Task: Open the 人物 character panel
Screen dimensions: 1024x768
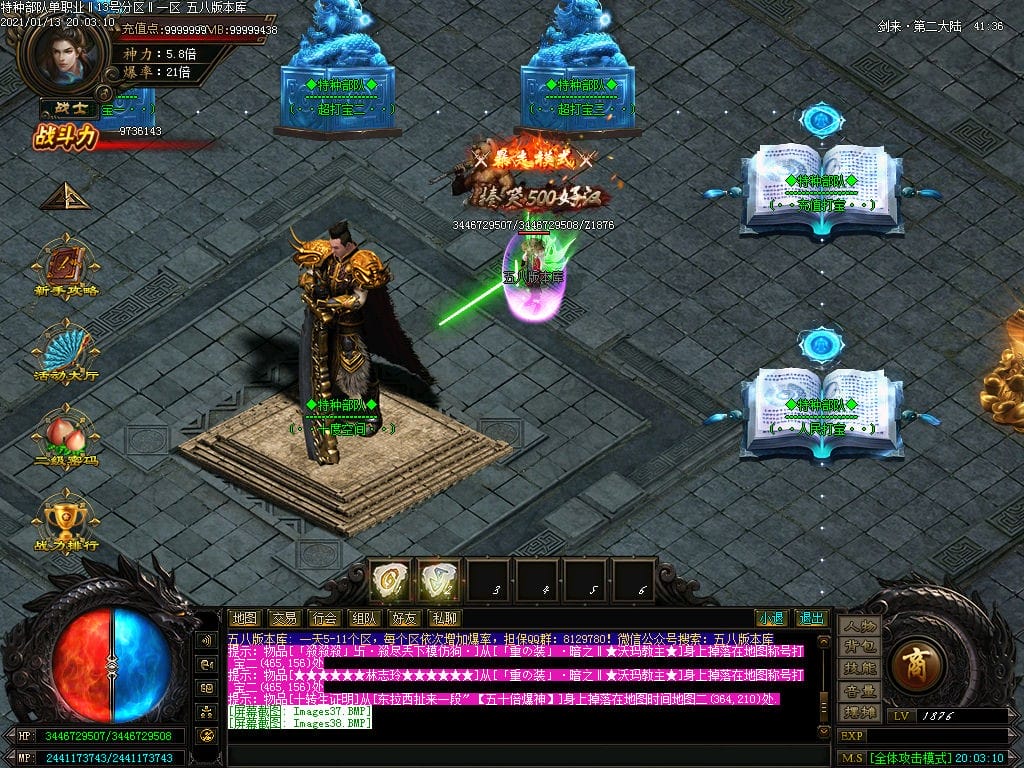Action: pos(859,626)
